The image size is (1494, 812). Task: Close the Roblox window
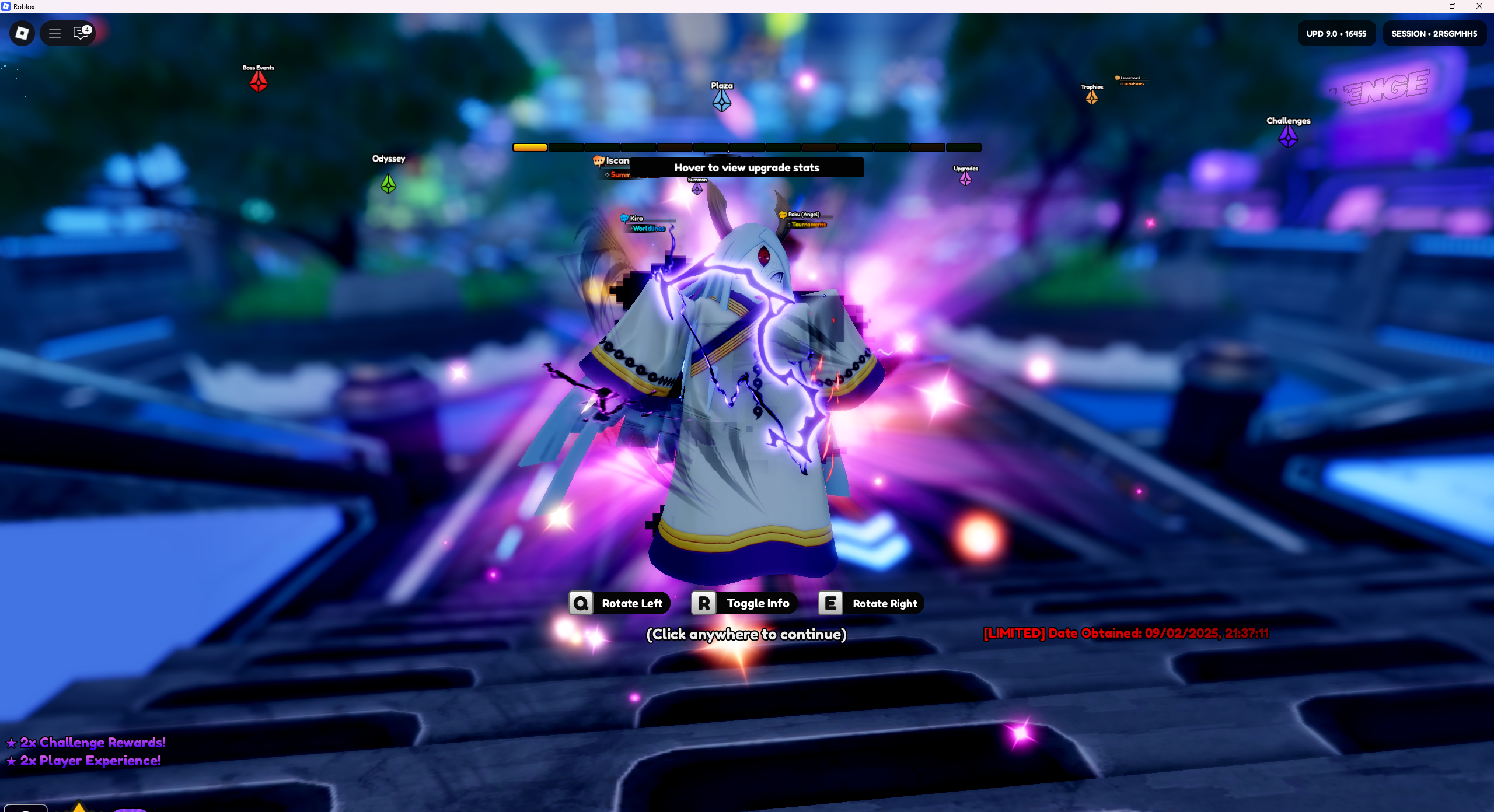pos(1479,6)
